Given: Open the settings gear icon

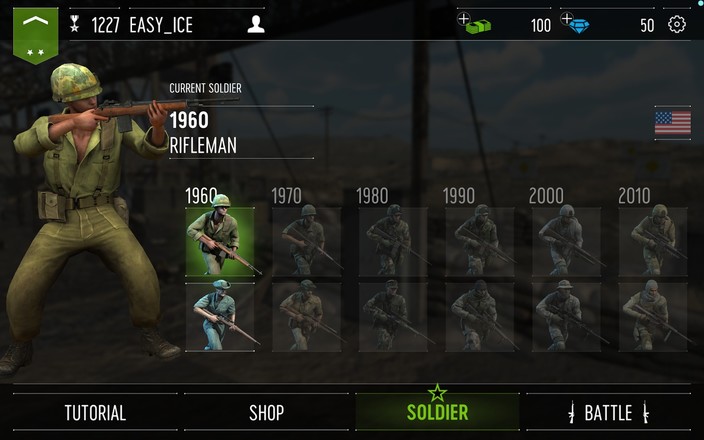Looking at the screenshot, I should 677,25.
